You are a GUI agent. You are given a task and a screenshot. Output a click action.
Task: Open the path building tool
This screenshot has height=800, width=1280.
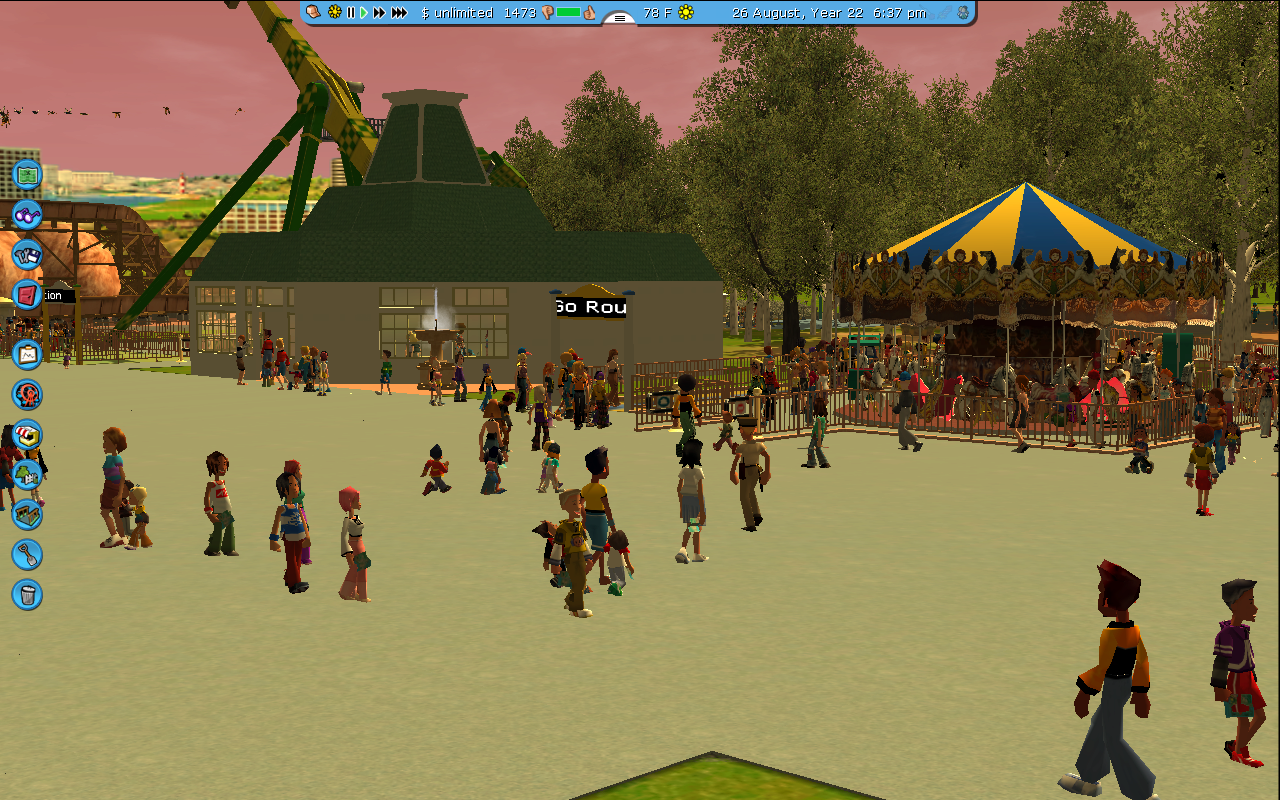click(27, 514)
